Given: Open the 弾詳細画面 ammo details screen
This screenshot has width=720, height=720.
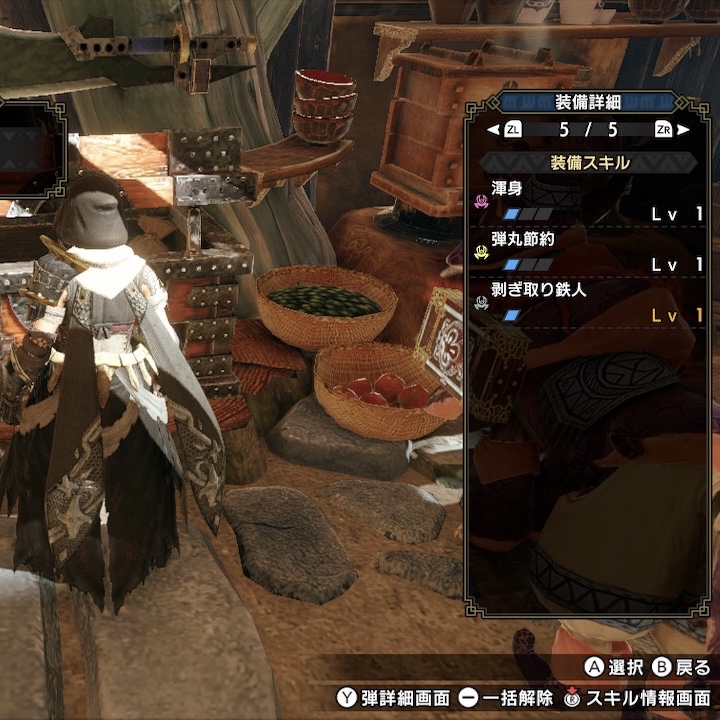Looking at the screenshot, I should point(392,697).
